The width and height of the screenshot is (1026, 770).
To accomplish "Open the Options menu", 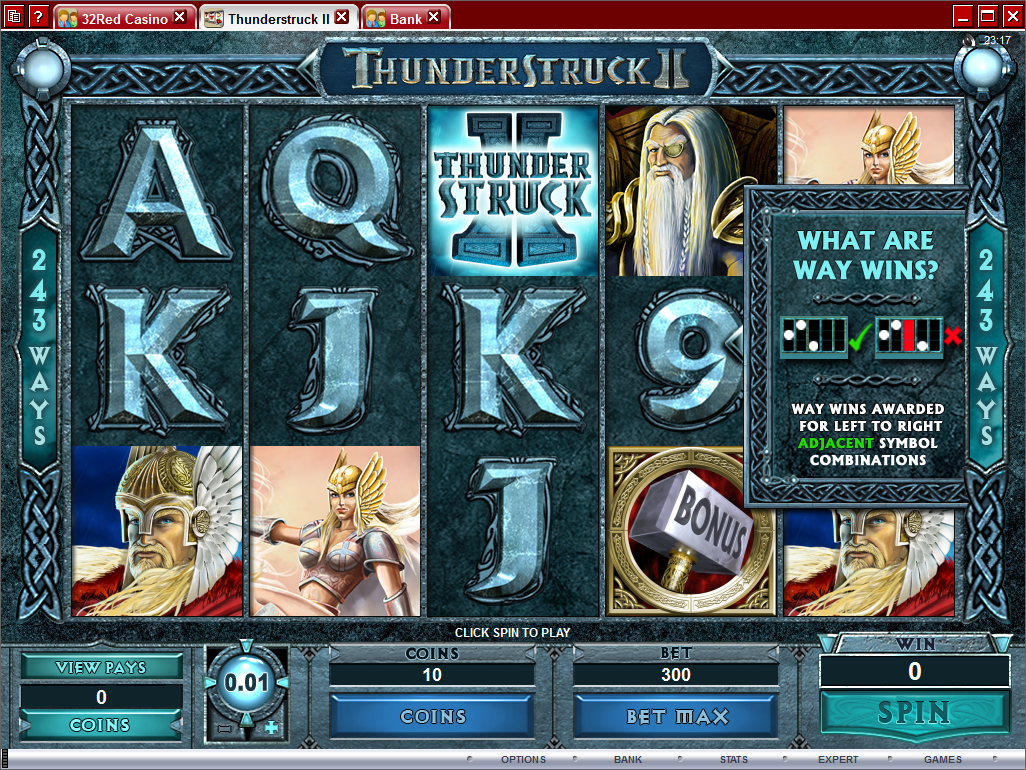I will pyautogui.click(x=523, y=760).
